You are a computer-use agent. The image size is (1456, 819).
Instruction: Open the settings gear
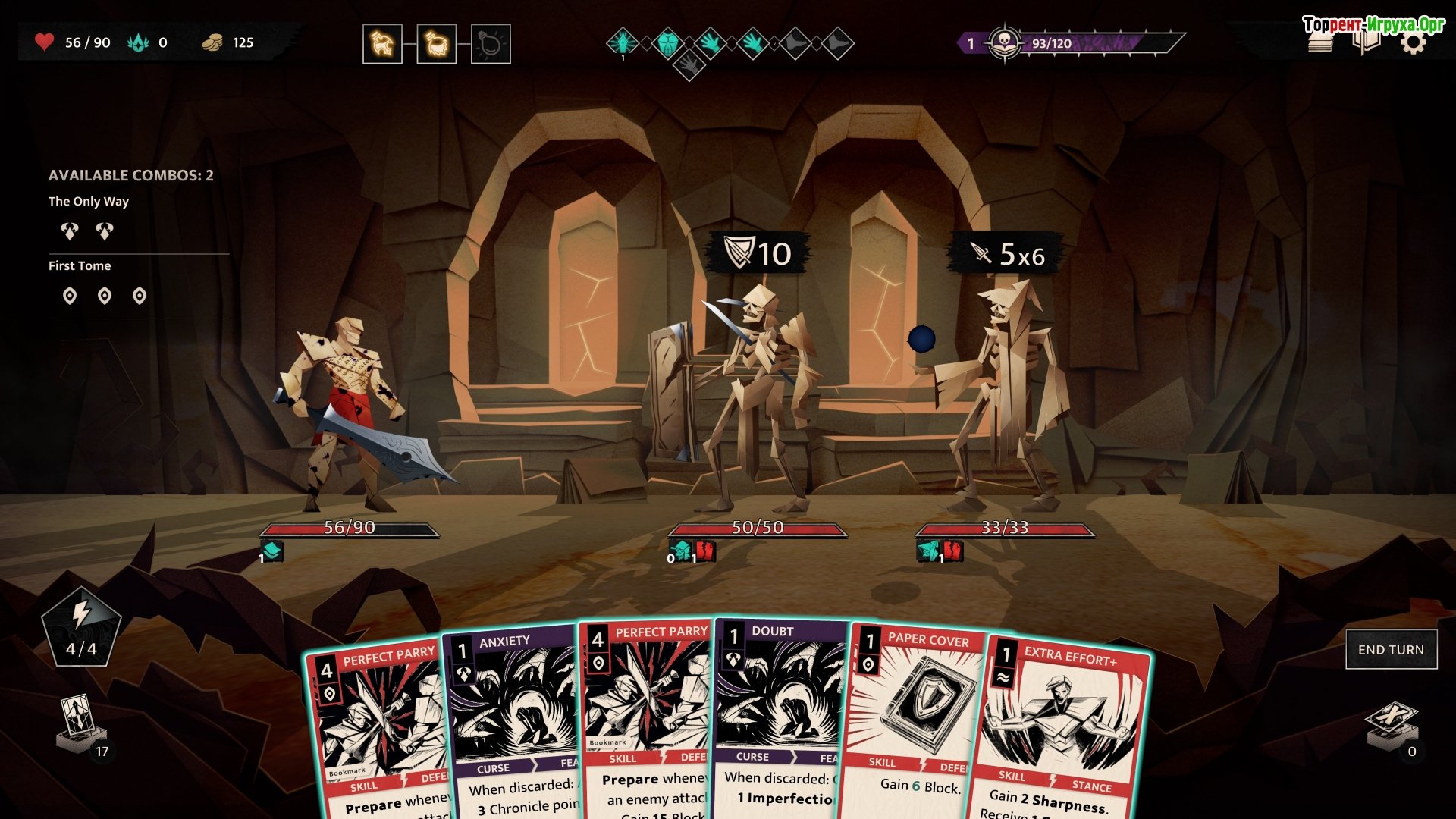(x=1413, y=43)
